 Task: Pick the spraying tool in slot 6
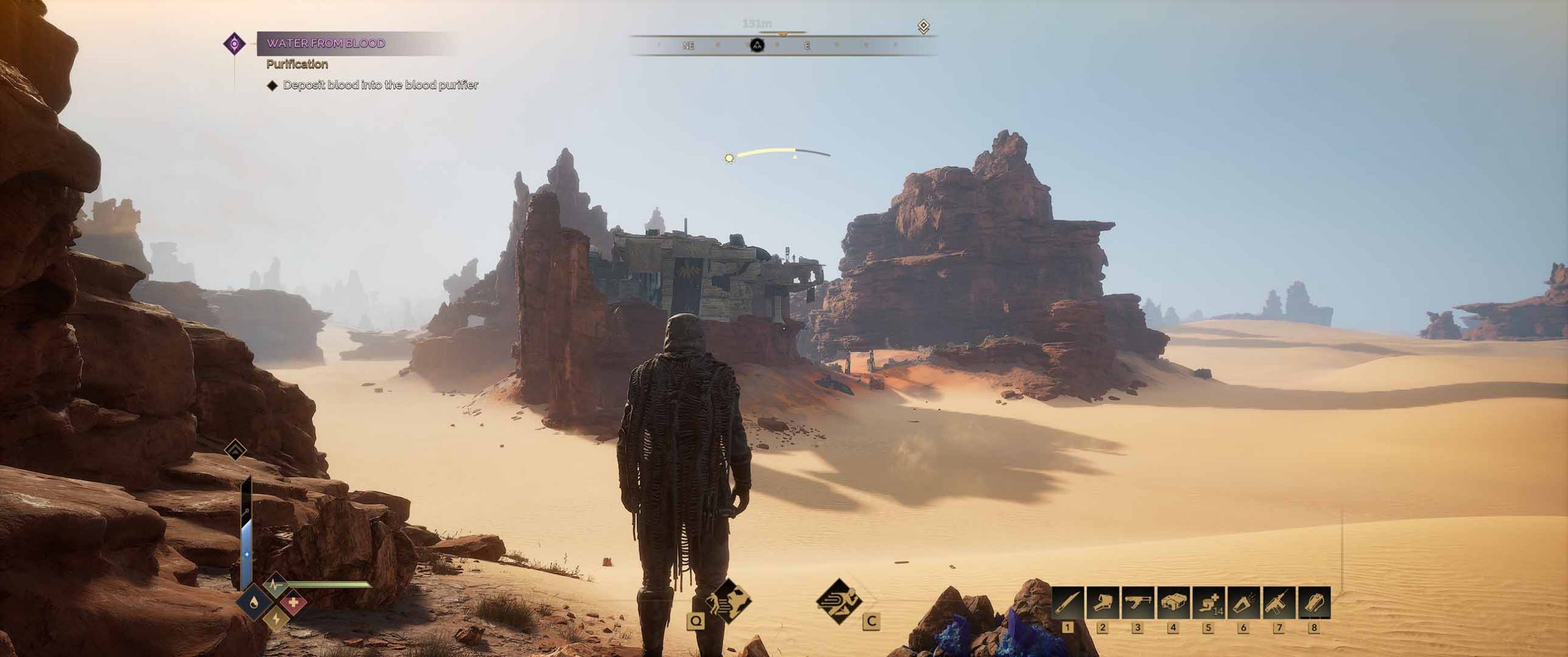click(x=1243, y=602)
